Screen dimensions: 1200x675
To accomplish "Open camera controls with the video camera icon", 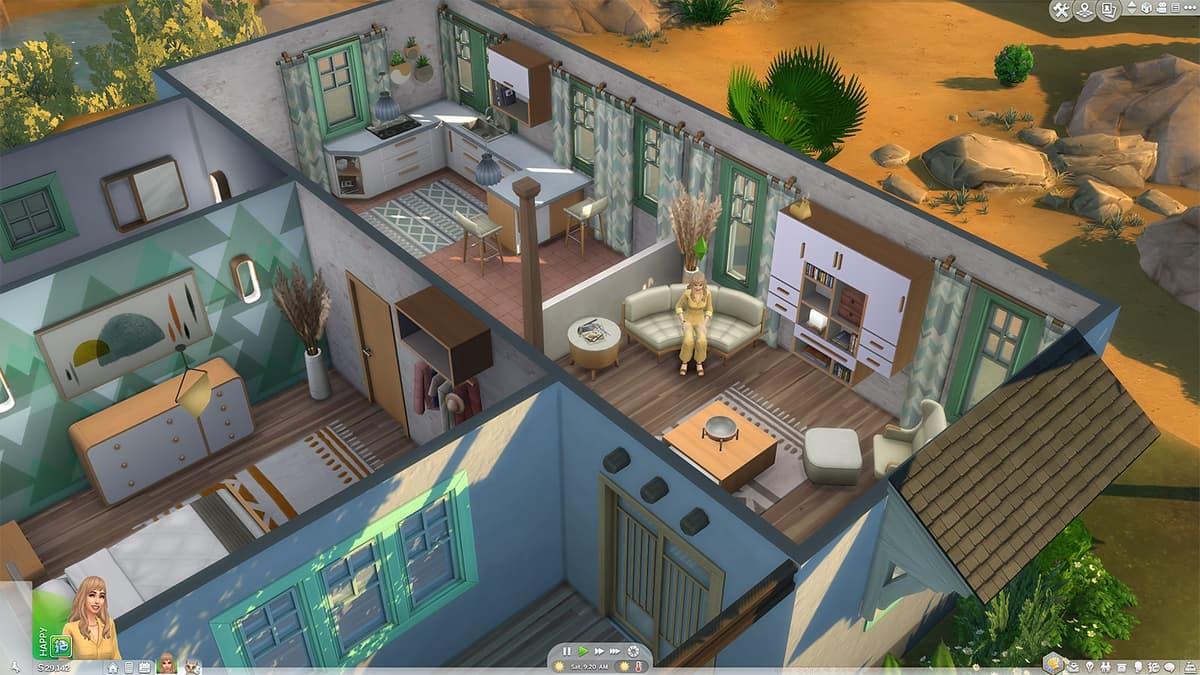I will [1163, 10].
